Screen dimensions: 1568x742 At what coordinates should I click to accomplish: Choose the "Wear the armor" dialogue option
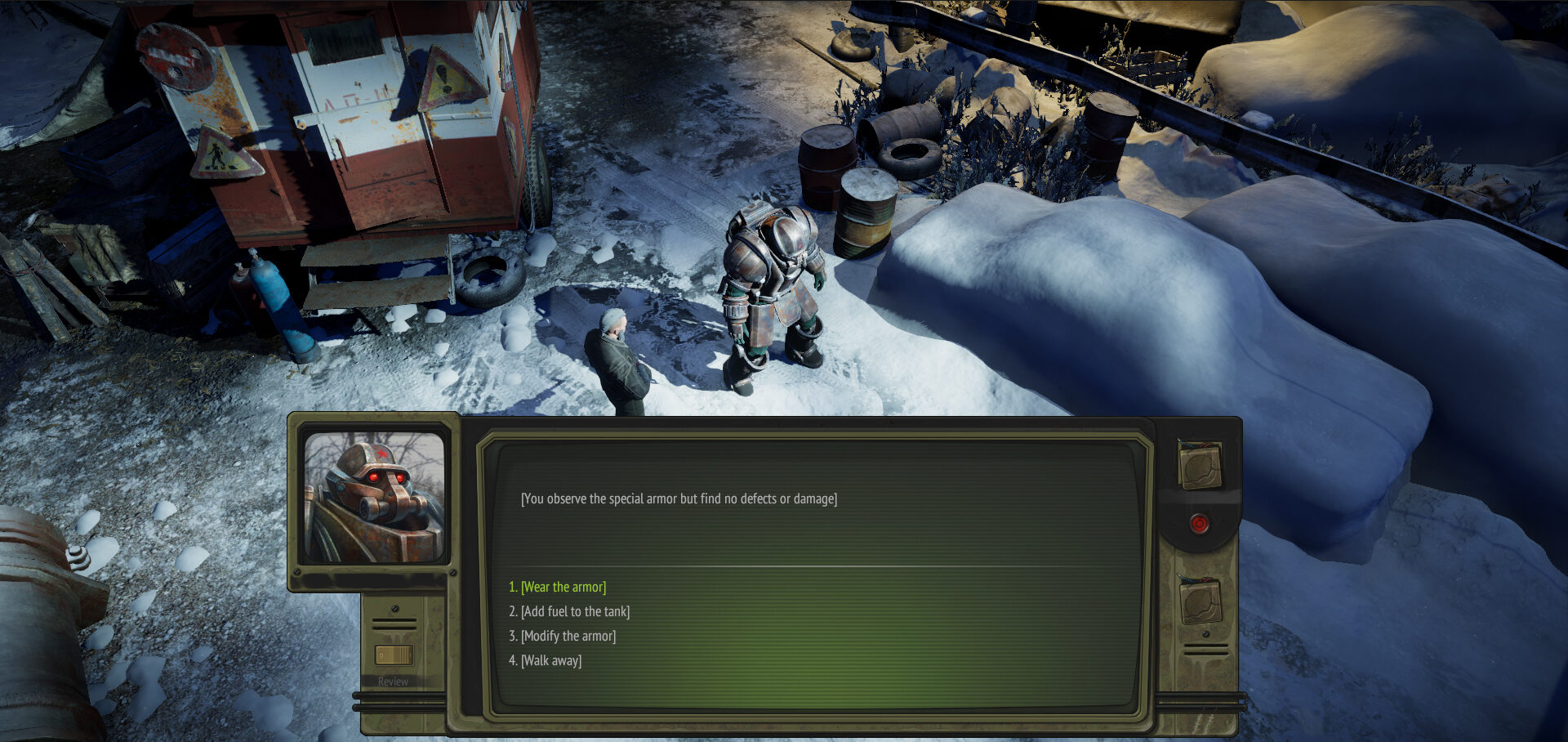tap(563, 587)
